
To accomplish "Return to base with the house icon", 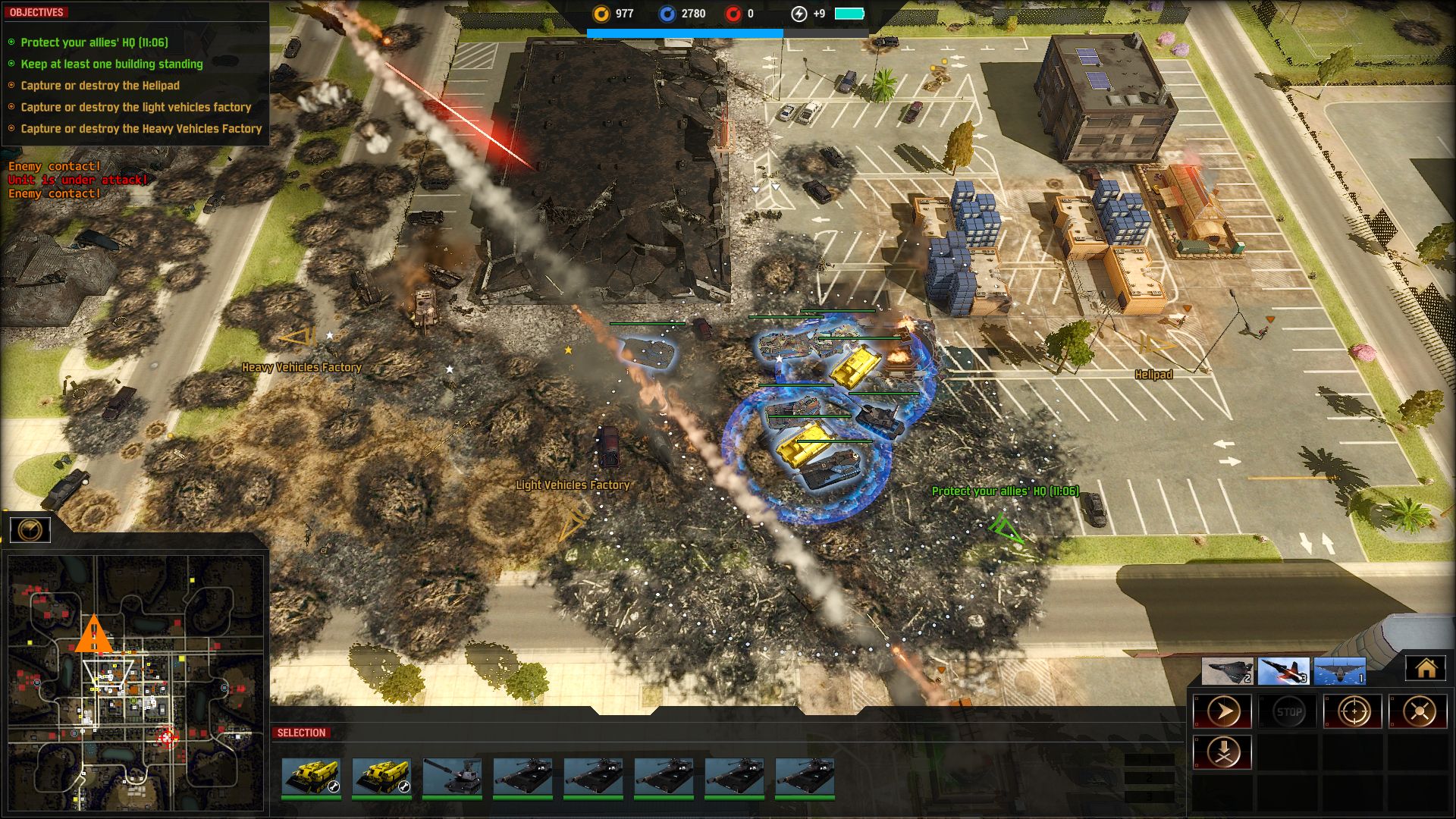I will (1426, 668).
